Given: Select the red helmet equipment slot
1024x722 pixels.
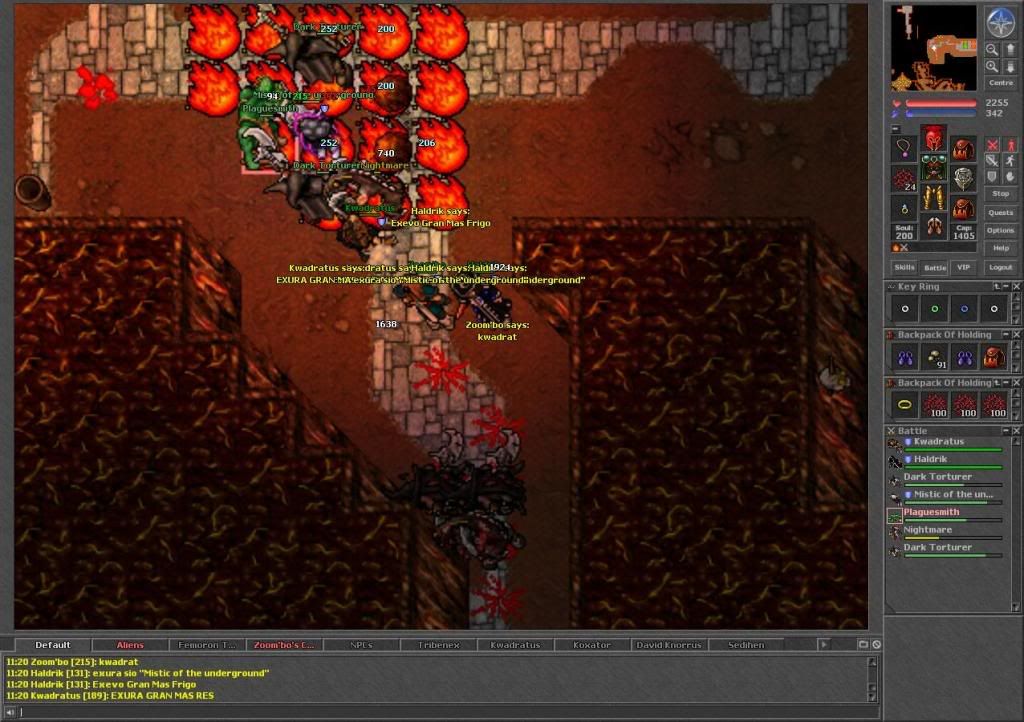Looking at the screenshot, I should (x=934, y=139).
